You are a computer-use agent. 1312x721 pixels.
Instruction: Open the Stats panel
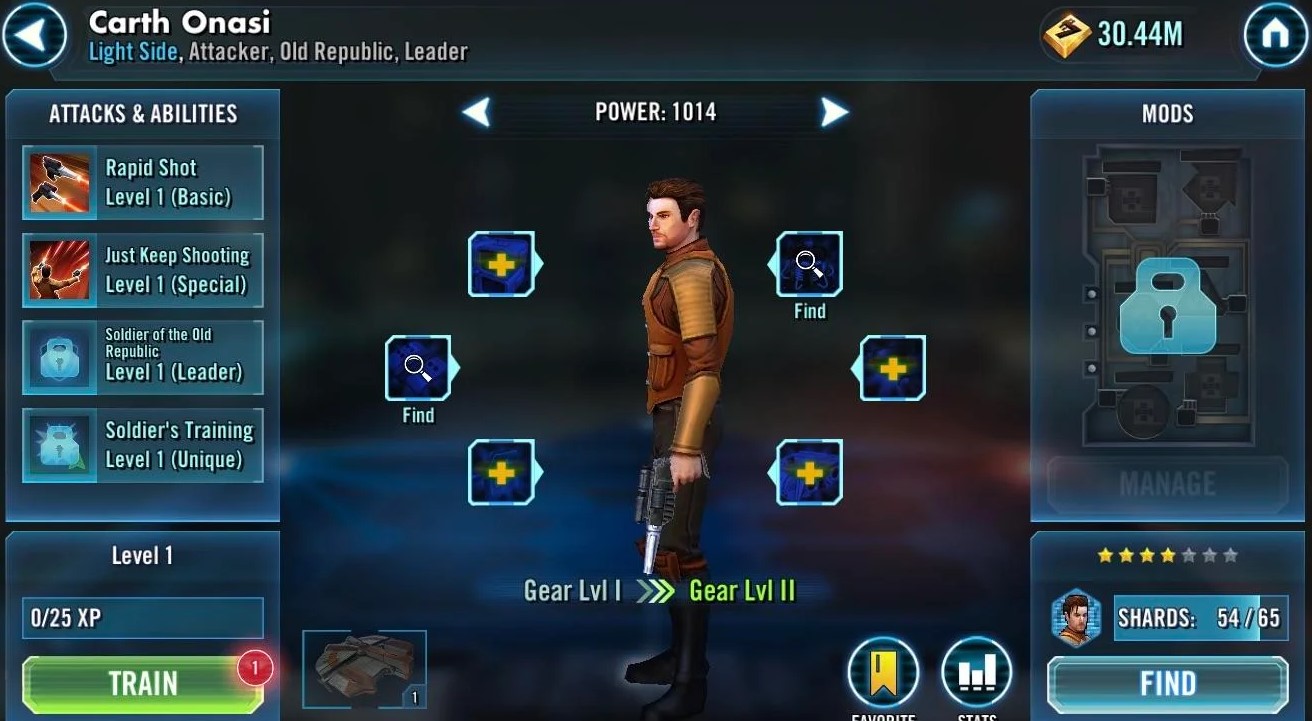977,672
